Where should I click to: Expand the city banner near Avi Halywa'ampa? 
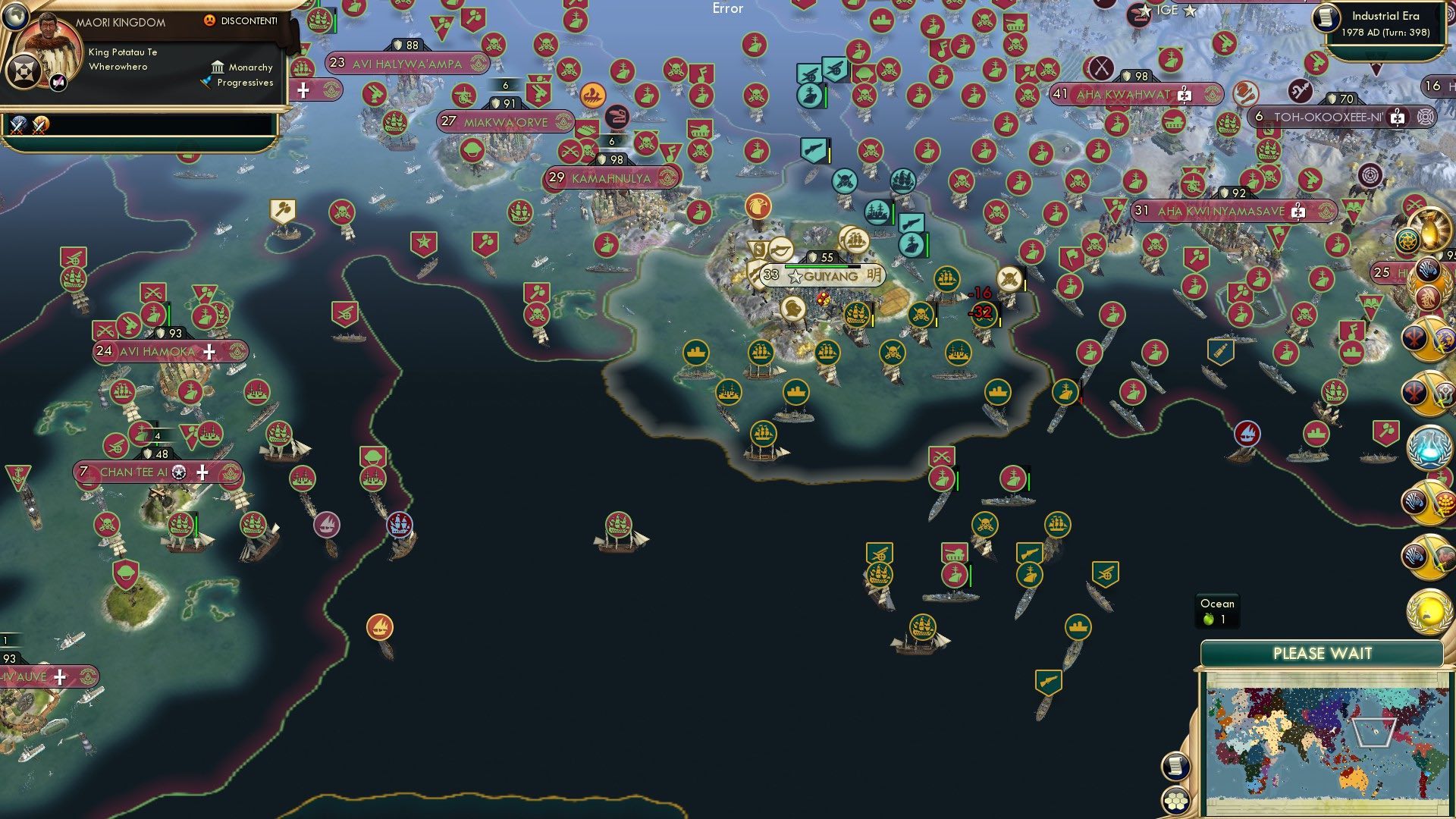tap(304, 91)
